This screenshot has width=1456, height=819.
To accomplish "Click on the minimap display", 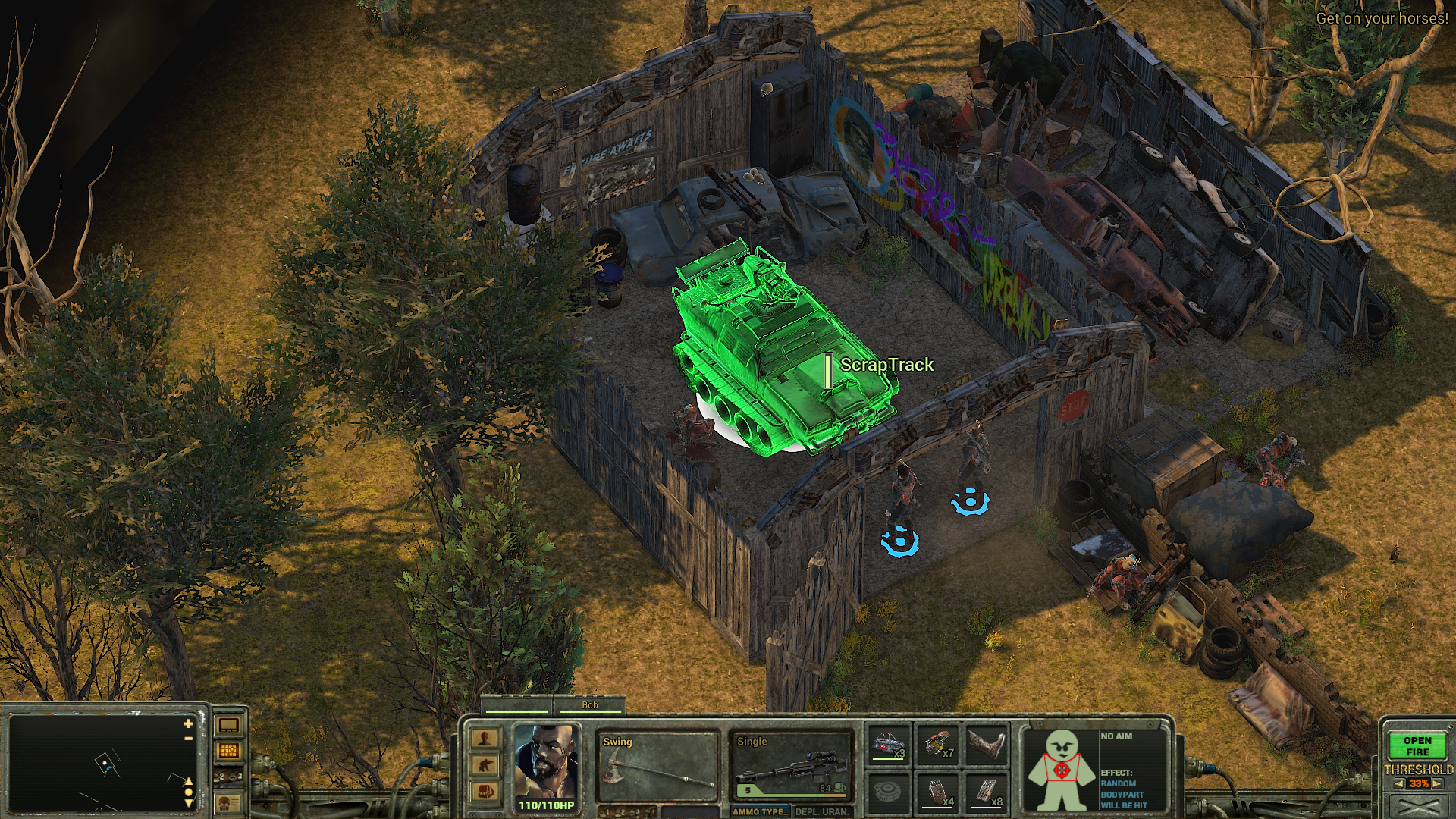I will [99, 762].
